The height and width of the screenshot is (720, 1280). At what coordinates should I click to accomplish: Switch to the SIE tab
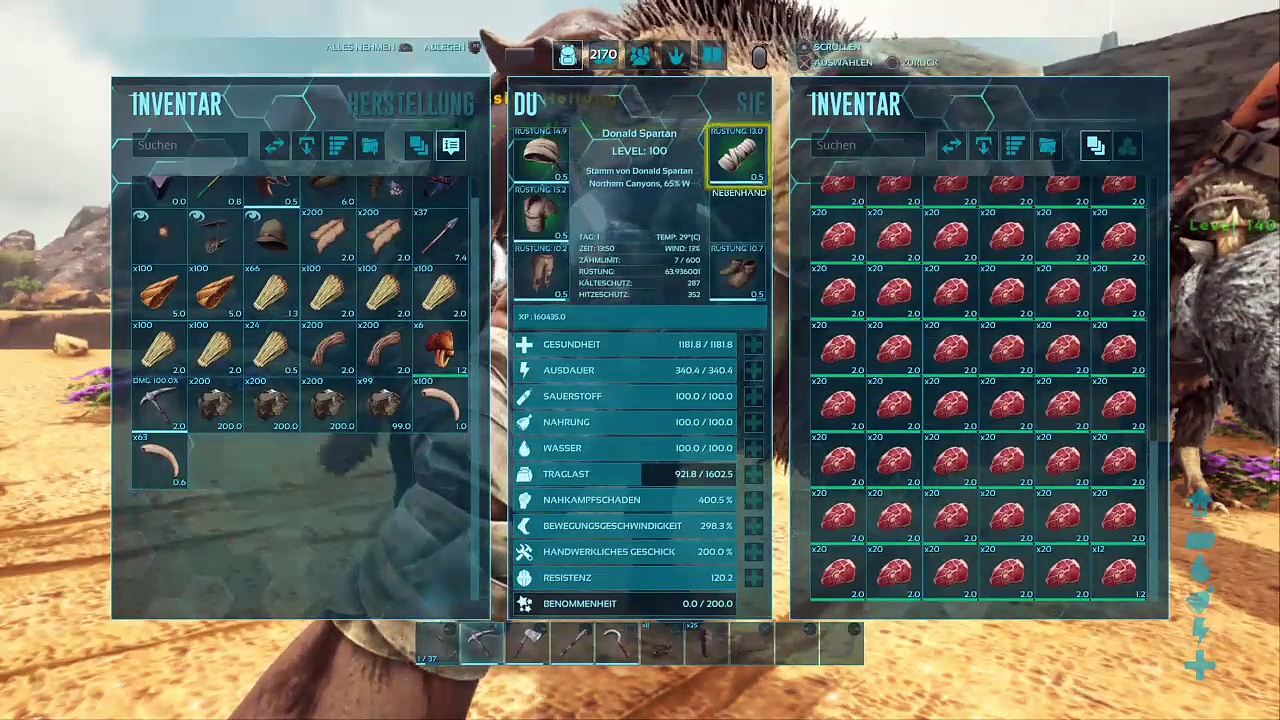coord(750,103)
